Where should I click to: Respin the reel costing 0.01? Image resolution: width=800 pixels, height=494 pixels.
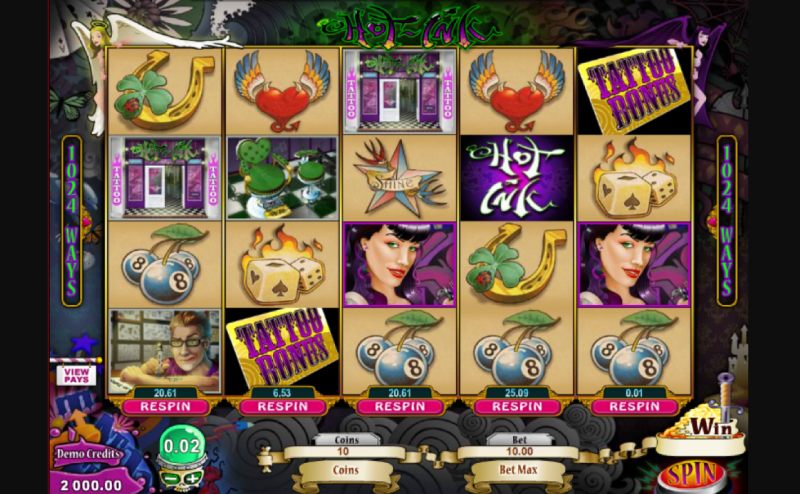[x=634, y=407]
